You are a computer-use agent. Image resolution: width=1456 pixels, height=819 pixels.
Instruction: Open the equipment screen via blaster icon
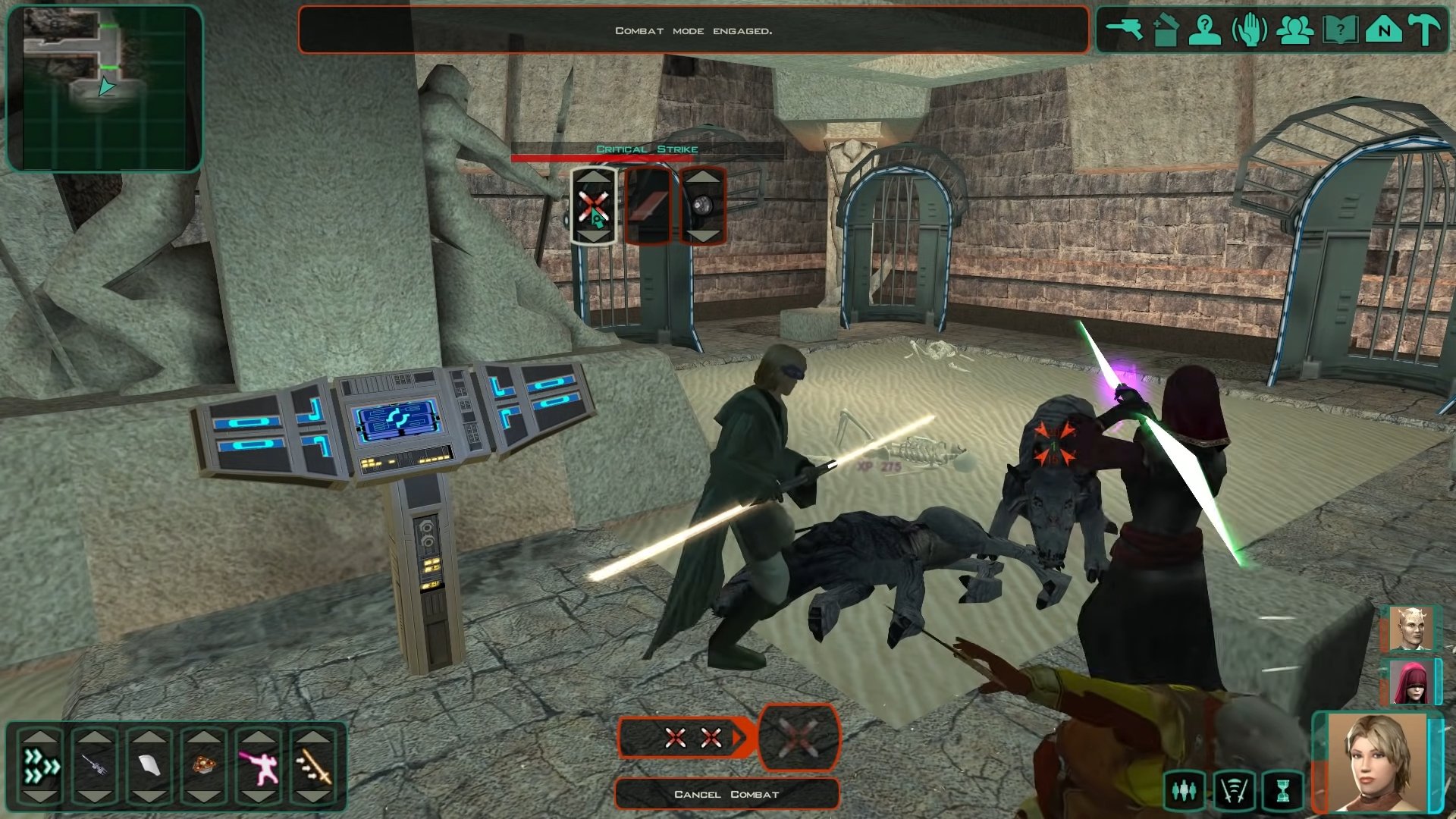click(x=1124, y=30)
